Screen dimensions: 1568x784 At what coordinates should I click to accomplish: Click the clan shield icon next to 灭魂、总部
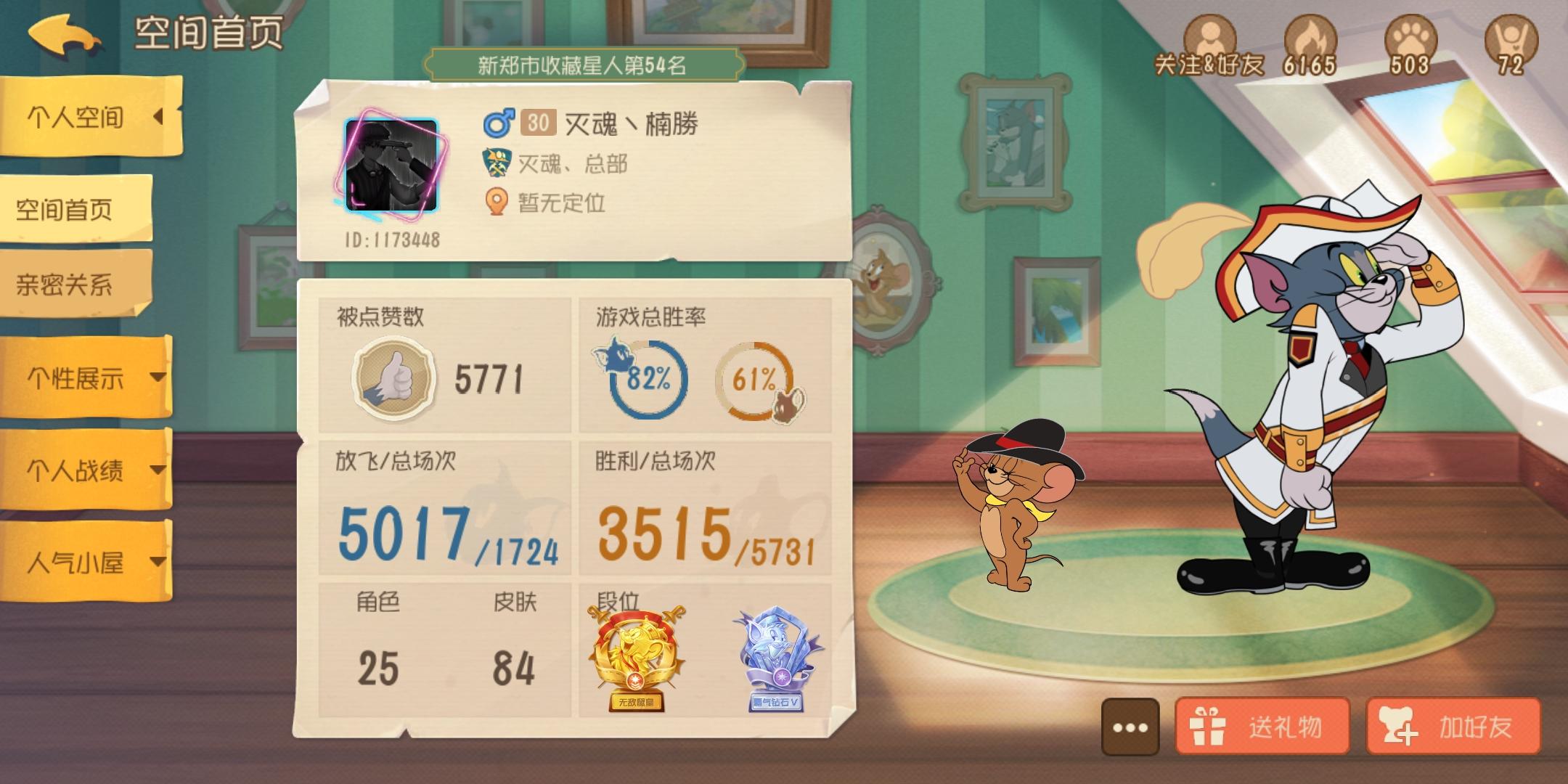coord(497,163)
